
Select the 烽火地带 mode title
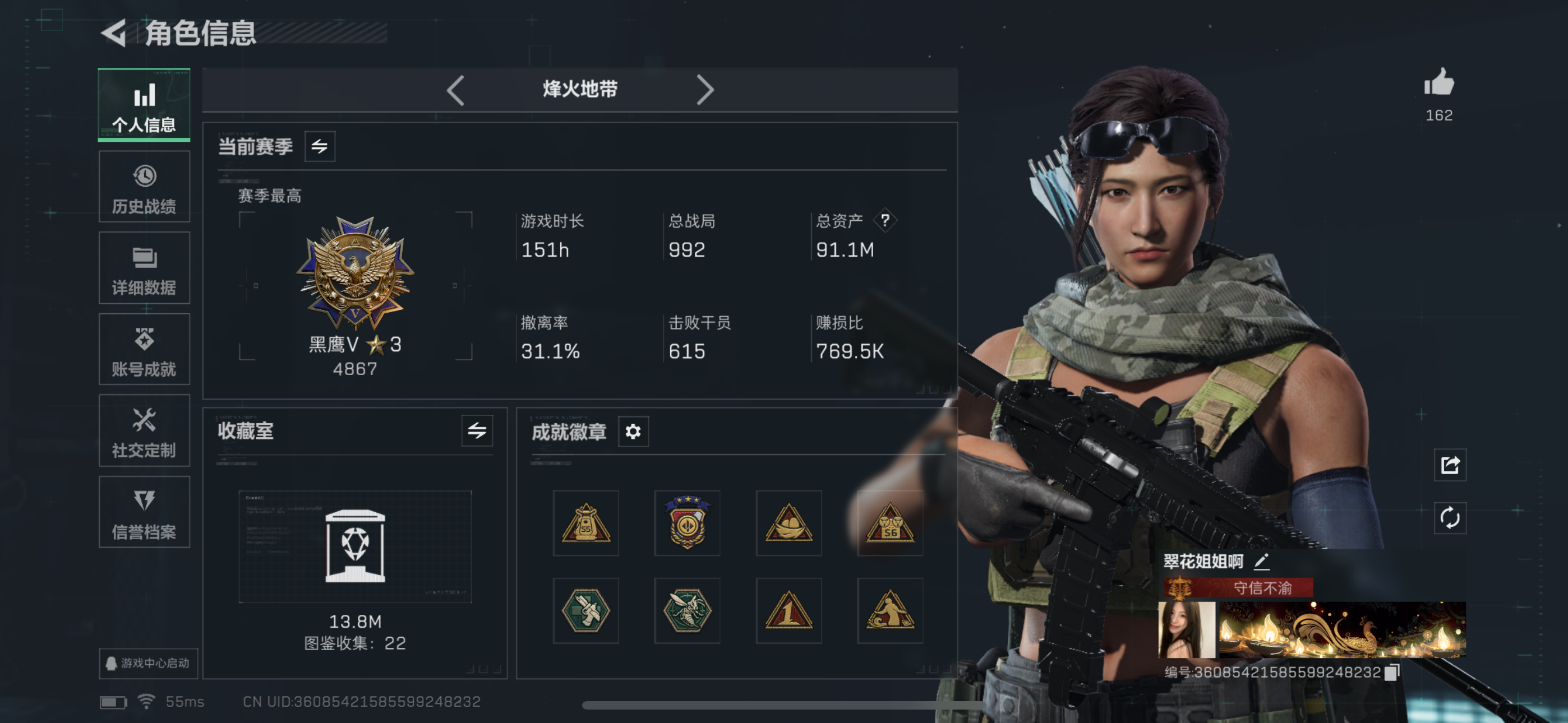[580, 90]
